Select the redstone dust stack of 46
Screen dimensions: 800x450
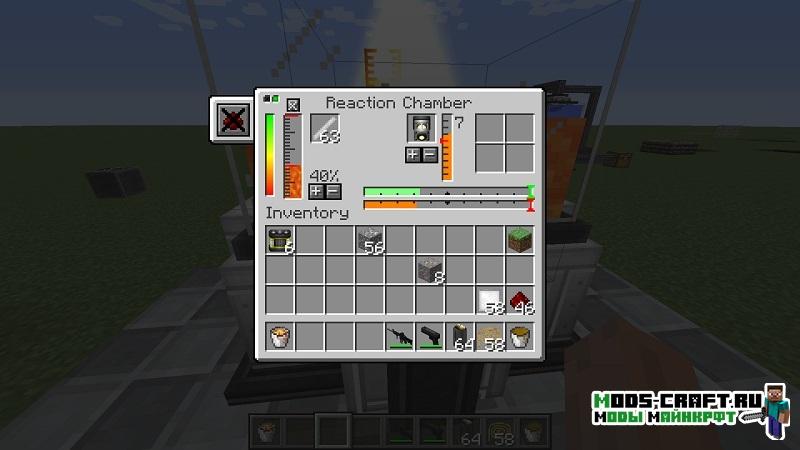520,300
